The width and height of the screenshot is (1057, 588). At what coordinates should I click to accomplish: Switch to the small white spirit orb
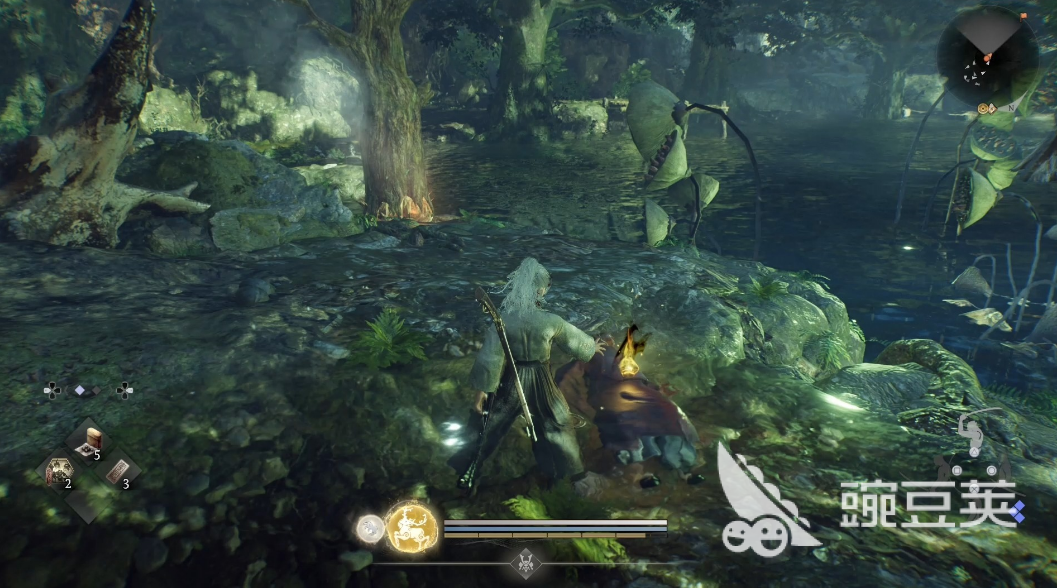371,526
